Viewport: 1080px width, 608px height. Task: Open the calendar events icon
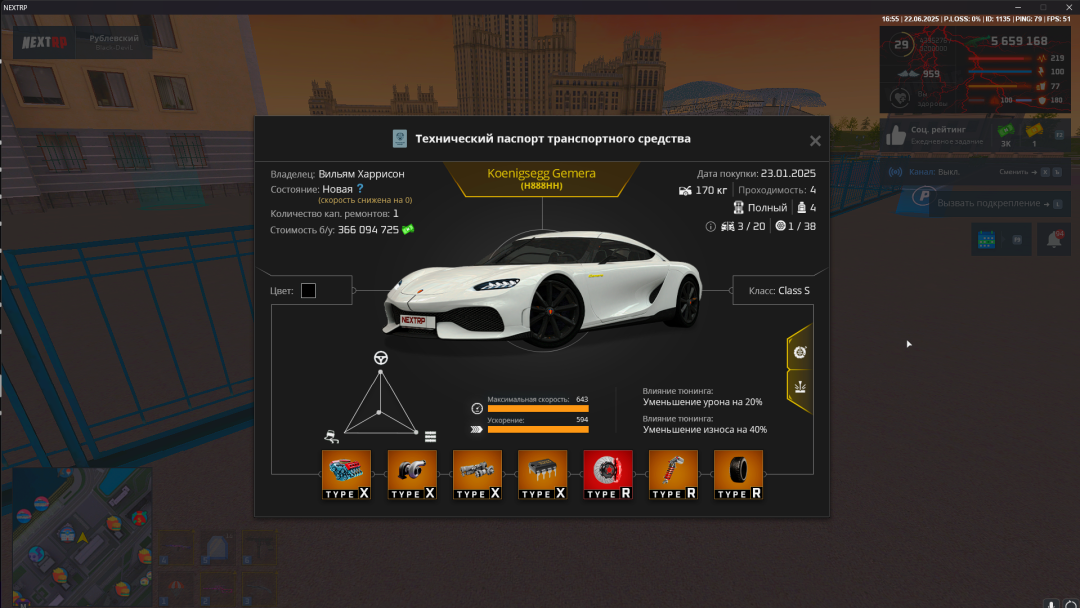(x=984, y=239)
